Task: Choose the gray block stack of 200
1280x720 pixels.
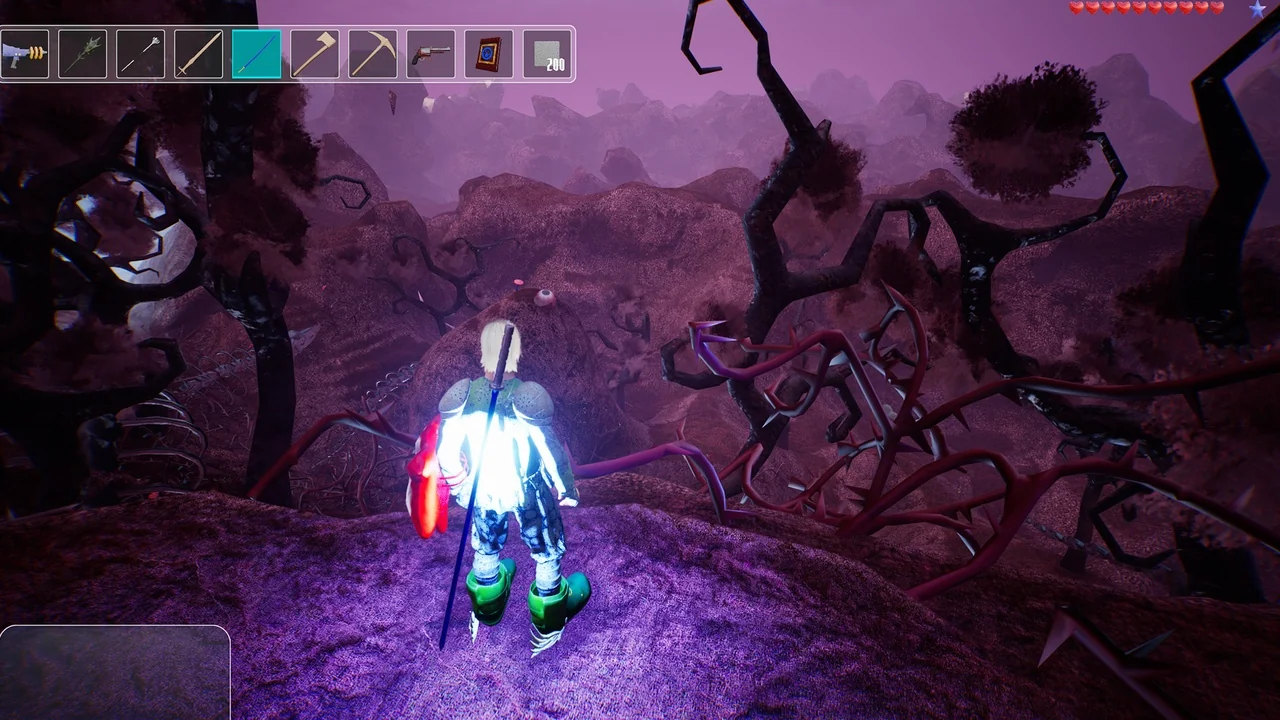Action: click(547, 54)
